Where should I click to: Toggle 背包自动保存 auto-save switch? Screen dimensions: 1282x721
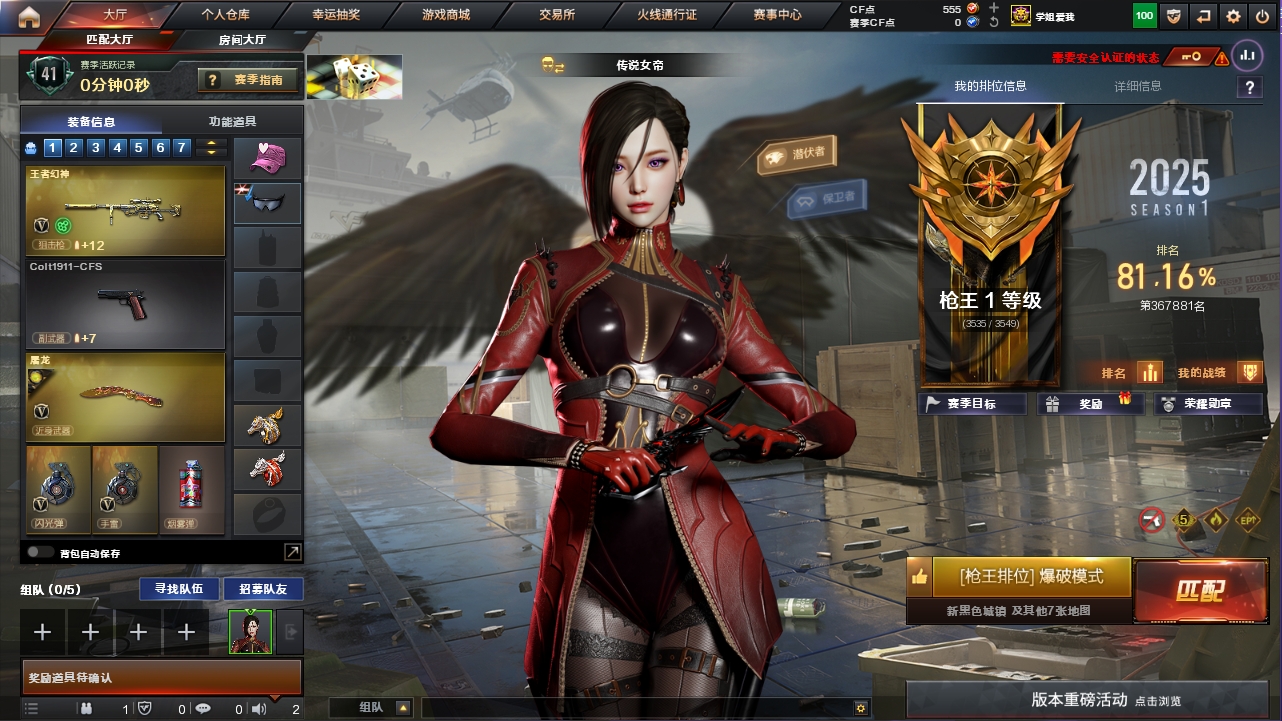(x=41, y=552)
